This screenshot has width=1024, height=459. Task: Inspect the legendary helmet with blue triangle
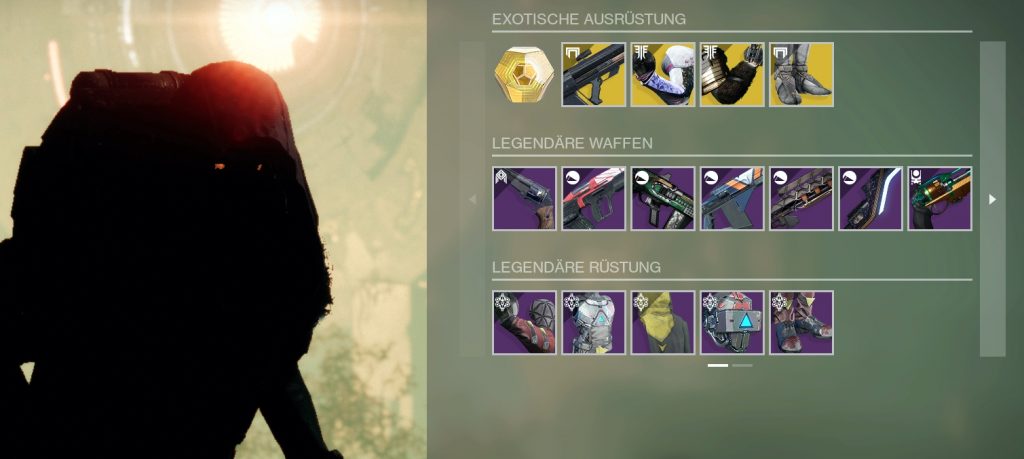[732, 322]
